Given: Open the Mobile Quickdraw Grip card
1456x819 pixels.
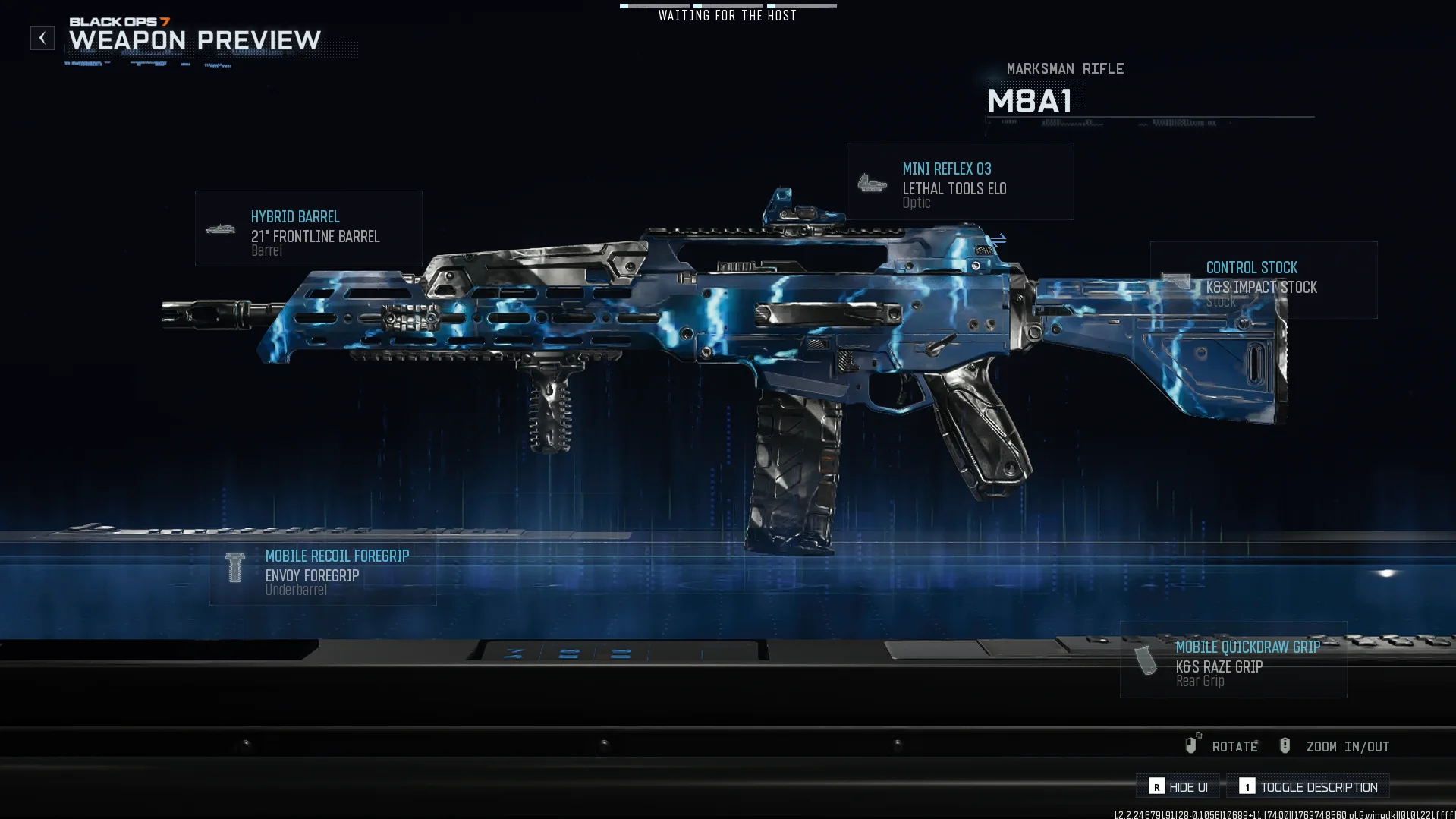Looking at the screenshot, I should [x=1233, y=660].
